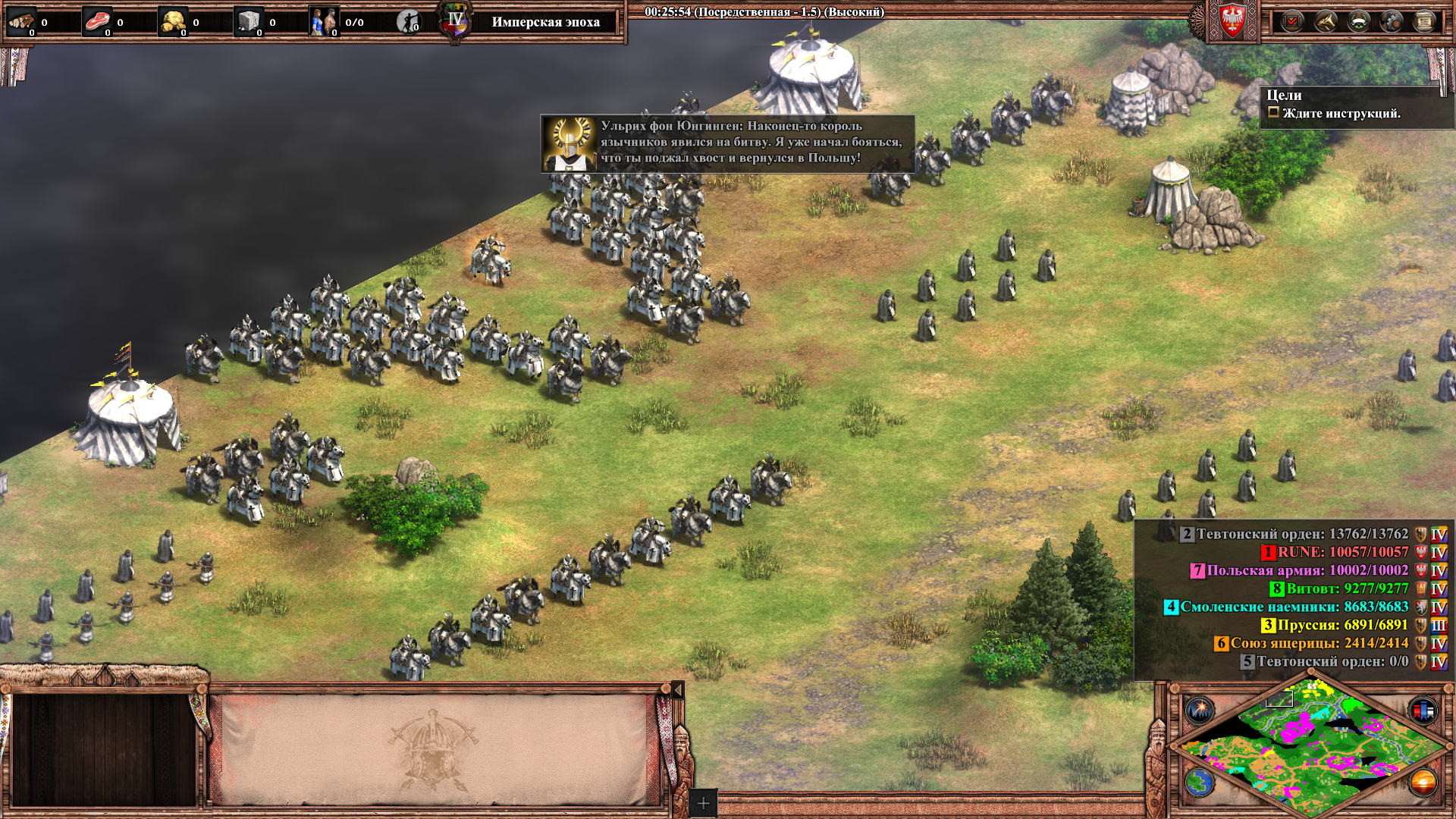The height and width of the screenshot is (819, 1456).
Task: Click the population villagers icon
Action: point(324,22)
